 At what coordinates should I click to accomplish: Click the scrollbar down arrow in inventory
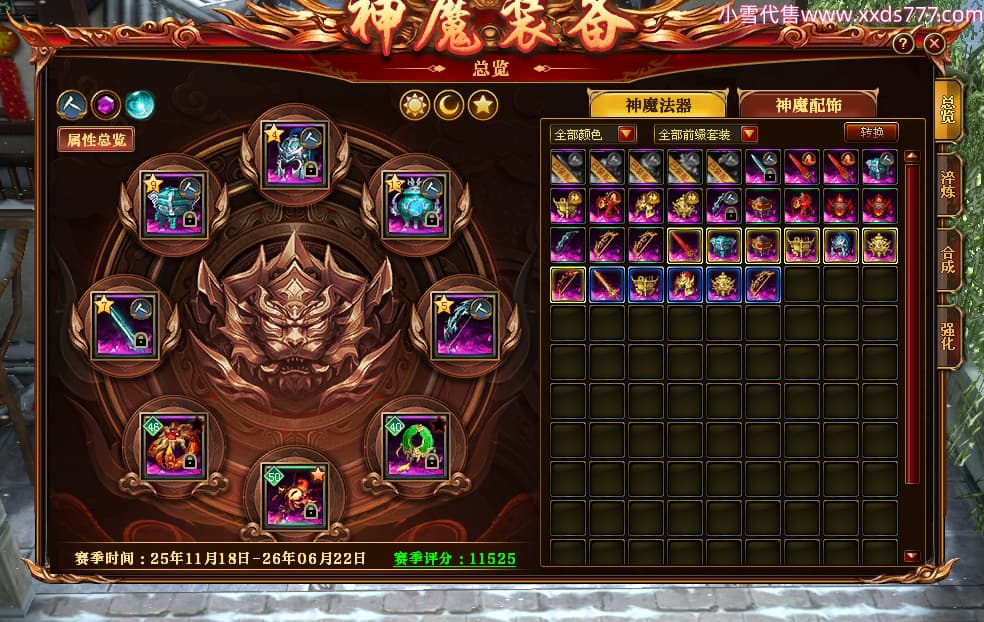click(910, 556)
